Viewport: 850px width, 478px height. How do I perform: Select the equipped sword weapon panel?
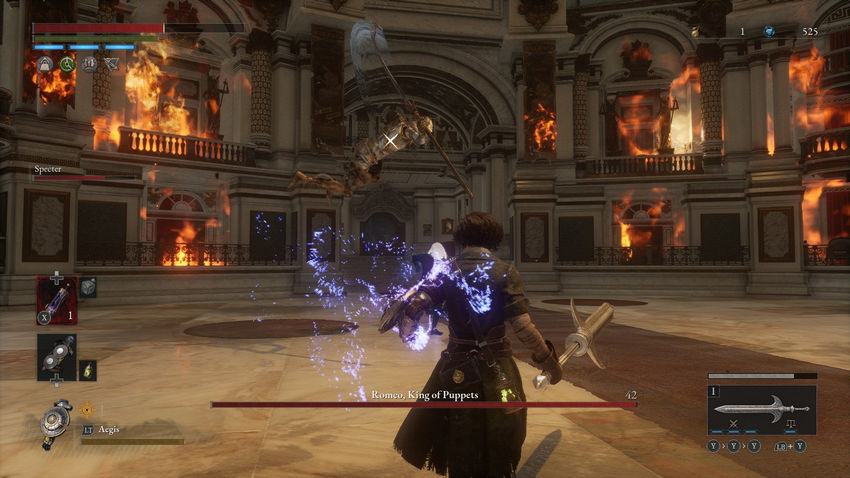[x=761, y=408]
